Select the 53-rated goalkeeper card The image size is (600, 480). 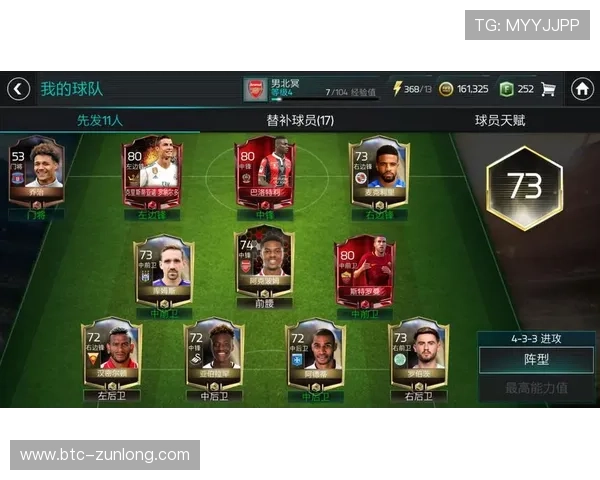point(36,173)
